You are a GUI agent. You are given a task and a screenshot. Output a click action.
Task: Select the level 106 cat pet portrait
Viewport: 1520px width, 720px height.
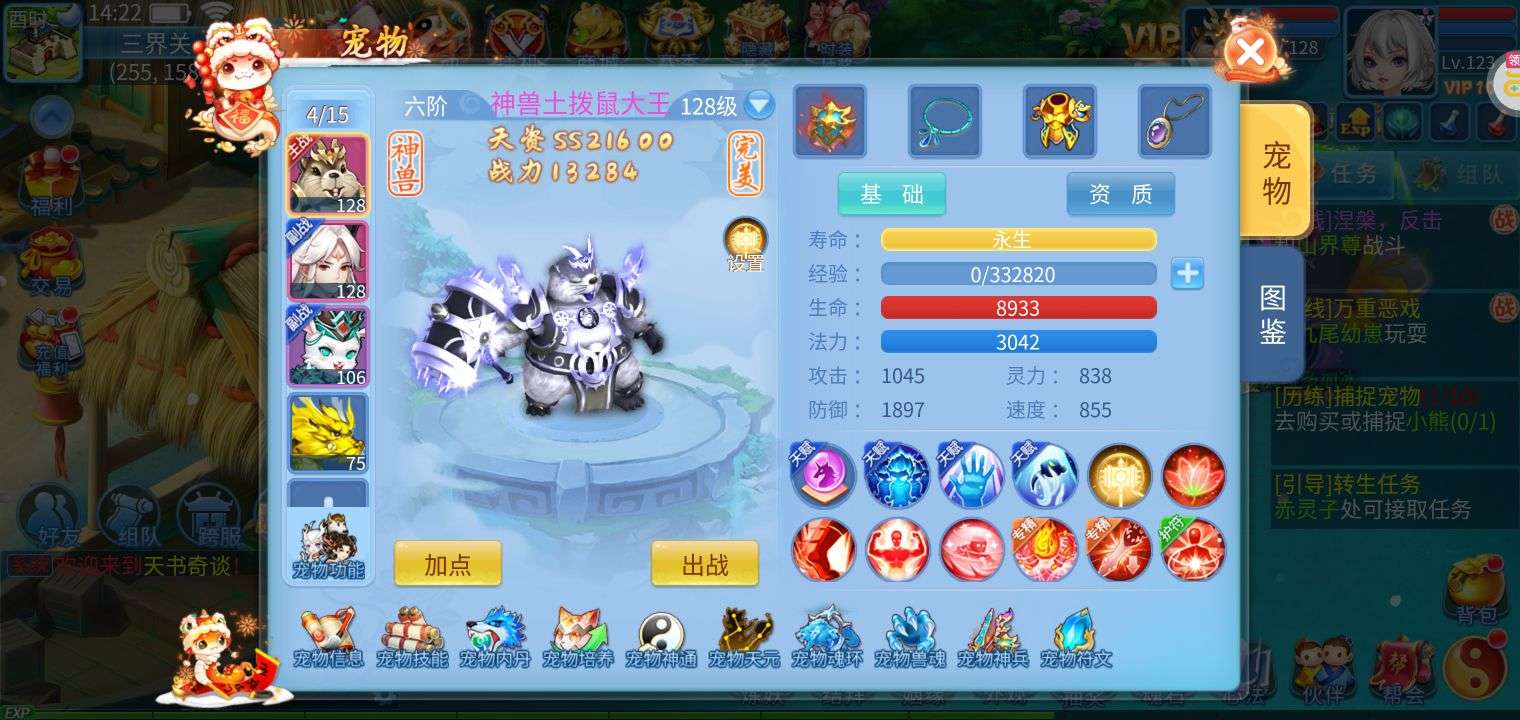pos(328,346)
